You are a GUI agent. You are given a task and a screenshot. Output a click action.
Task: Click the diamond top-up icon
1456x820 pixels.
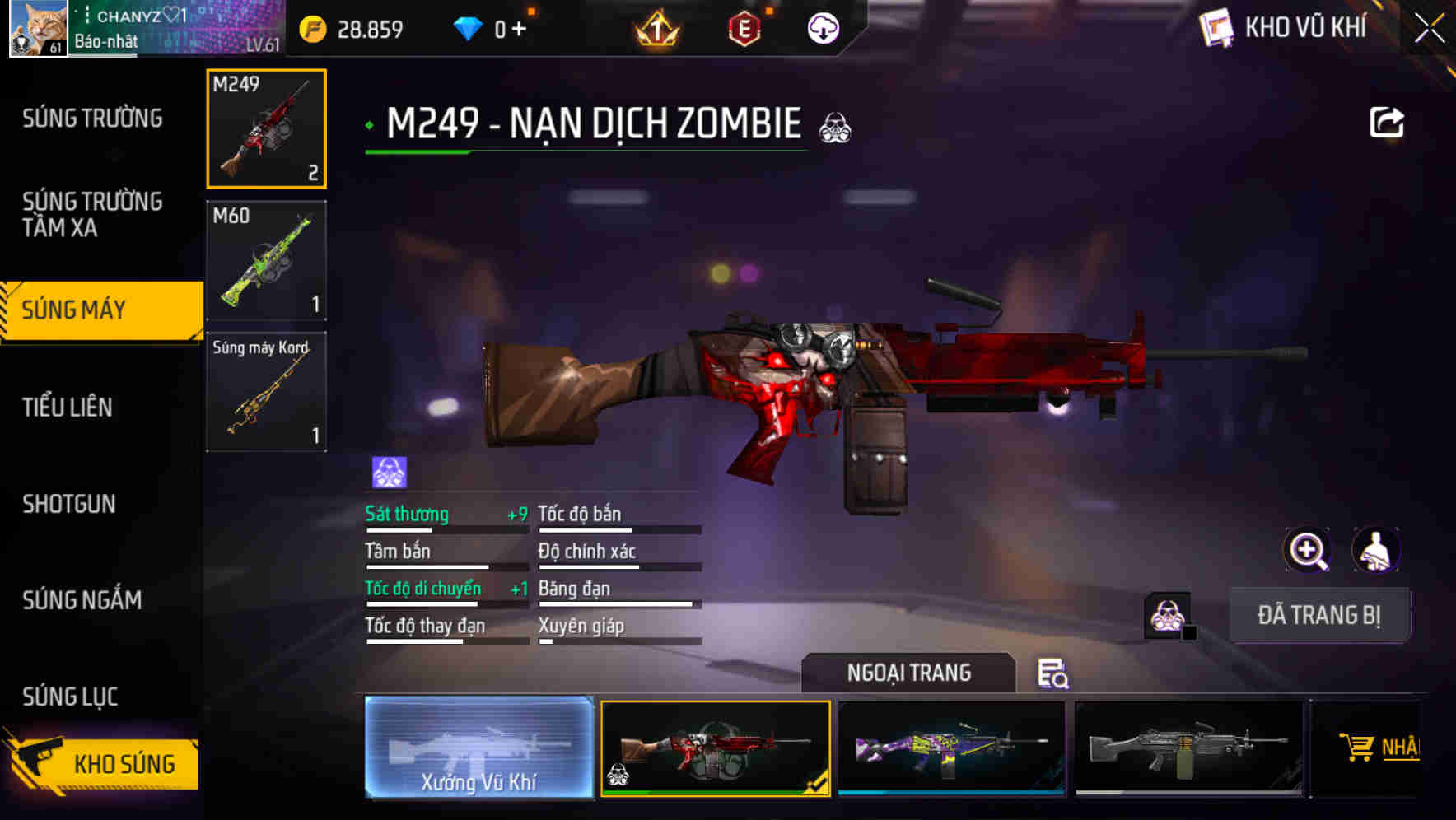(x=469, y=28)
